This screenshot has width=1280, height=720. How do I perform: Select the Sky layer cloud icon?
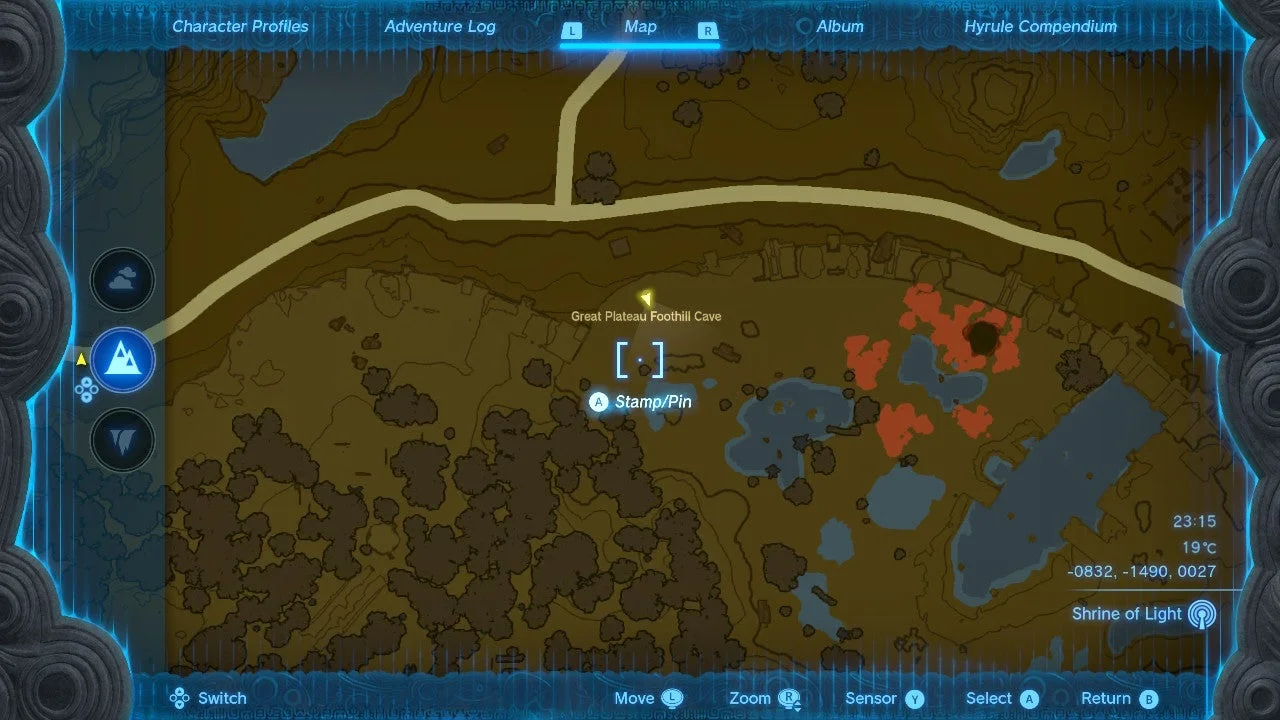pyautogui.click(x=122, y=280)
